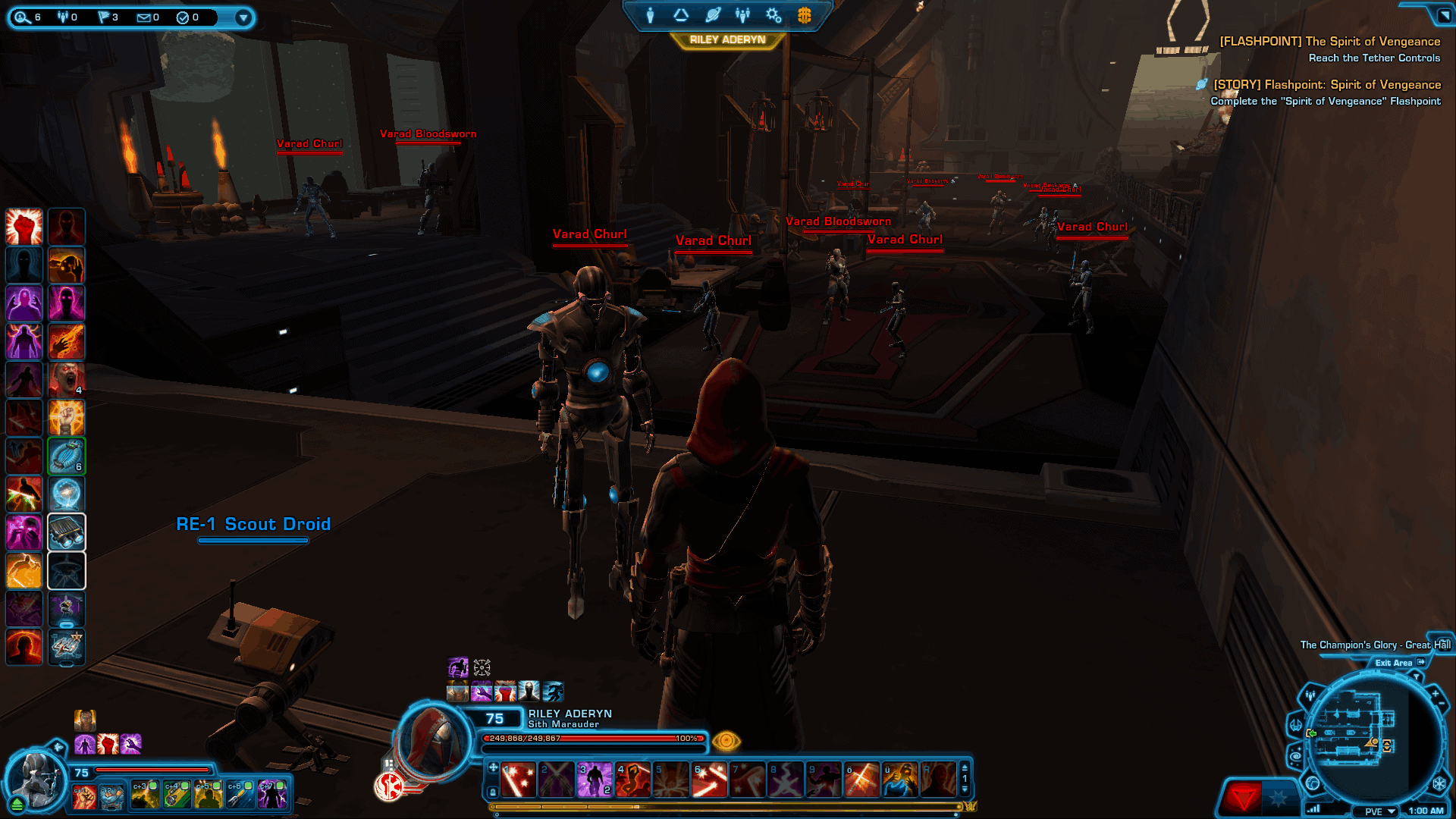Open the galaxy map planet icon
1456x819 pixels.
point(711,14)
